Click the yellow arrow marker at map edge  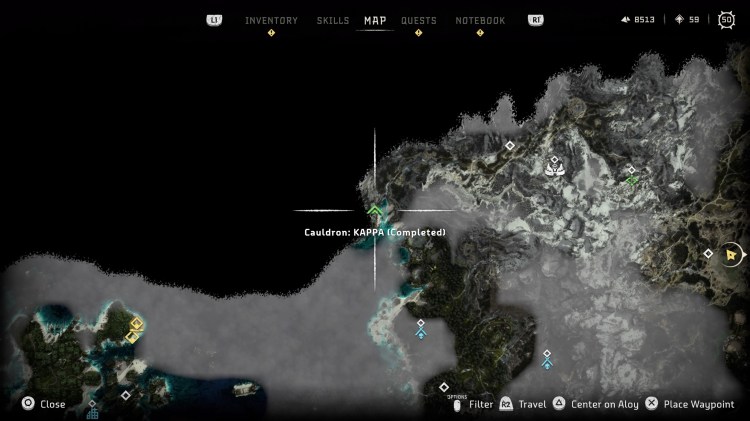733,254
